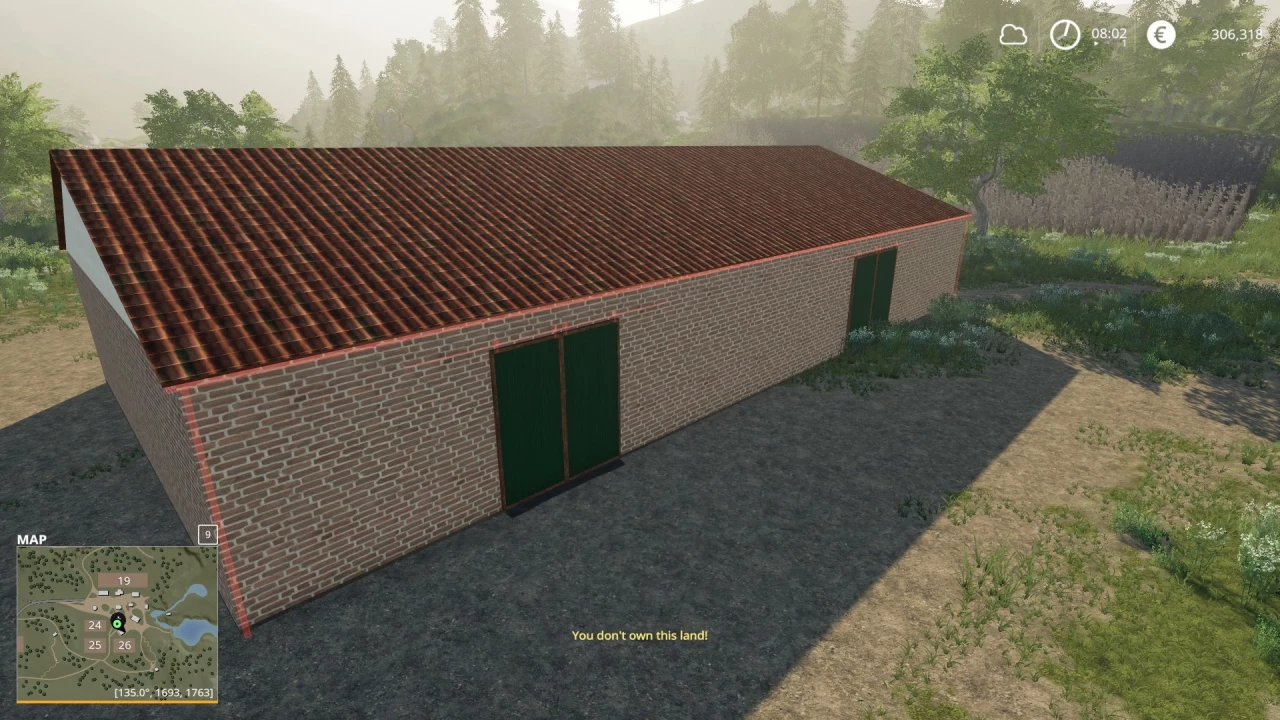Click the small time-scale arrow below 08:02

1095,43
